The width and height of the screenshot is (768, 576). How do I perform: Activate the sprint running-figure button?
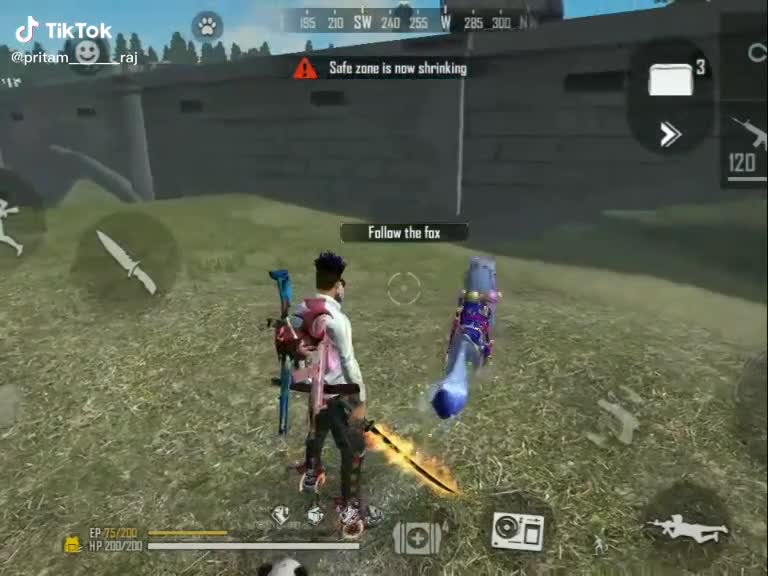10,224
